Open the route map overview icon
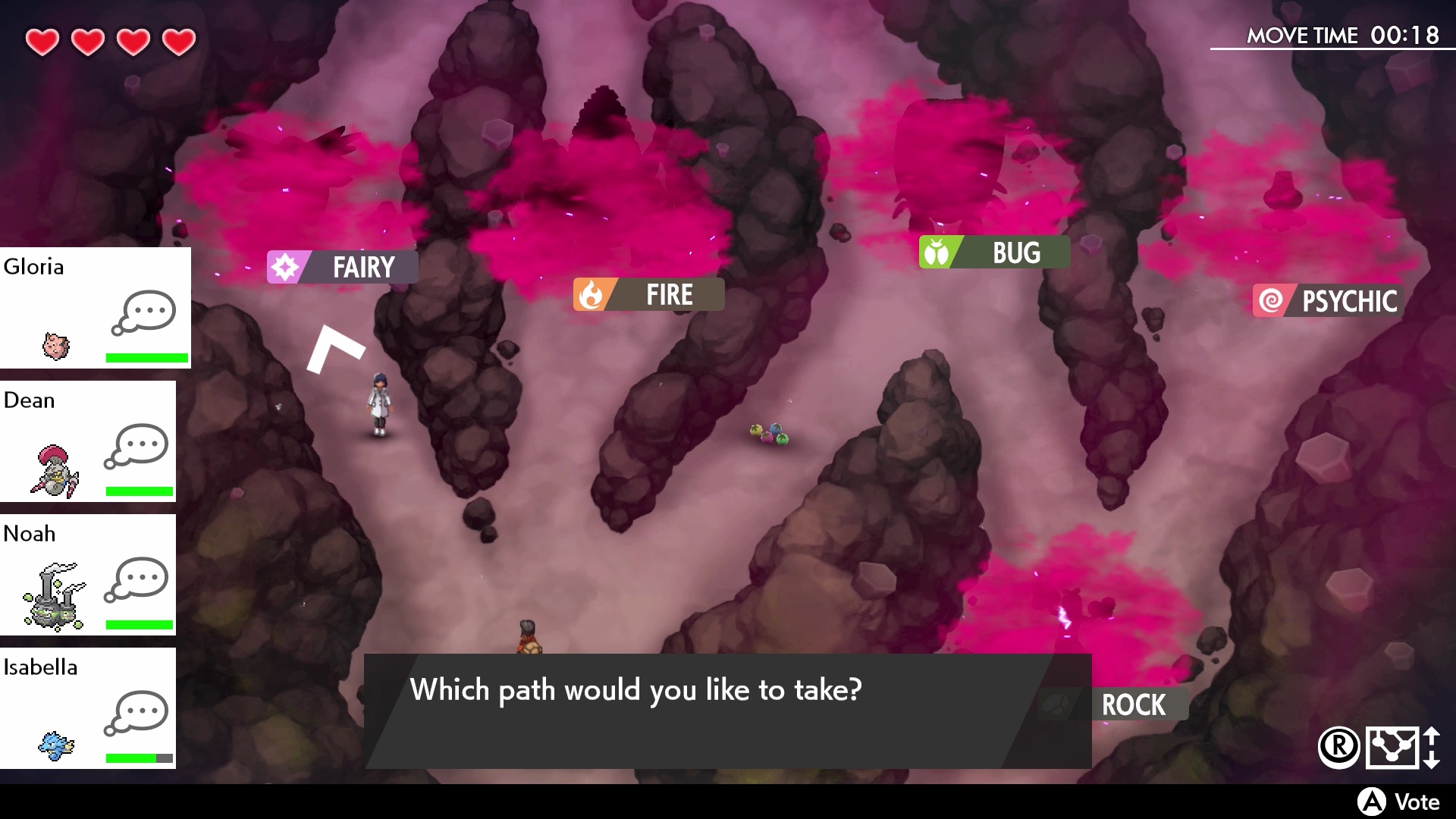The image size is (1456, 819). pos(1393,746)
